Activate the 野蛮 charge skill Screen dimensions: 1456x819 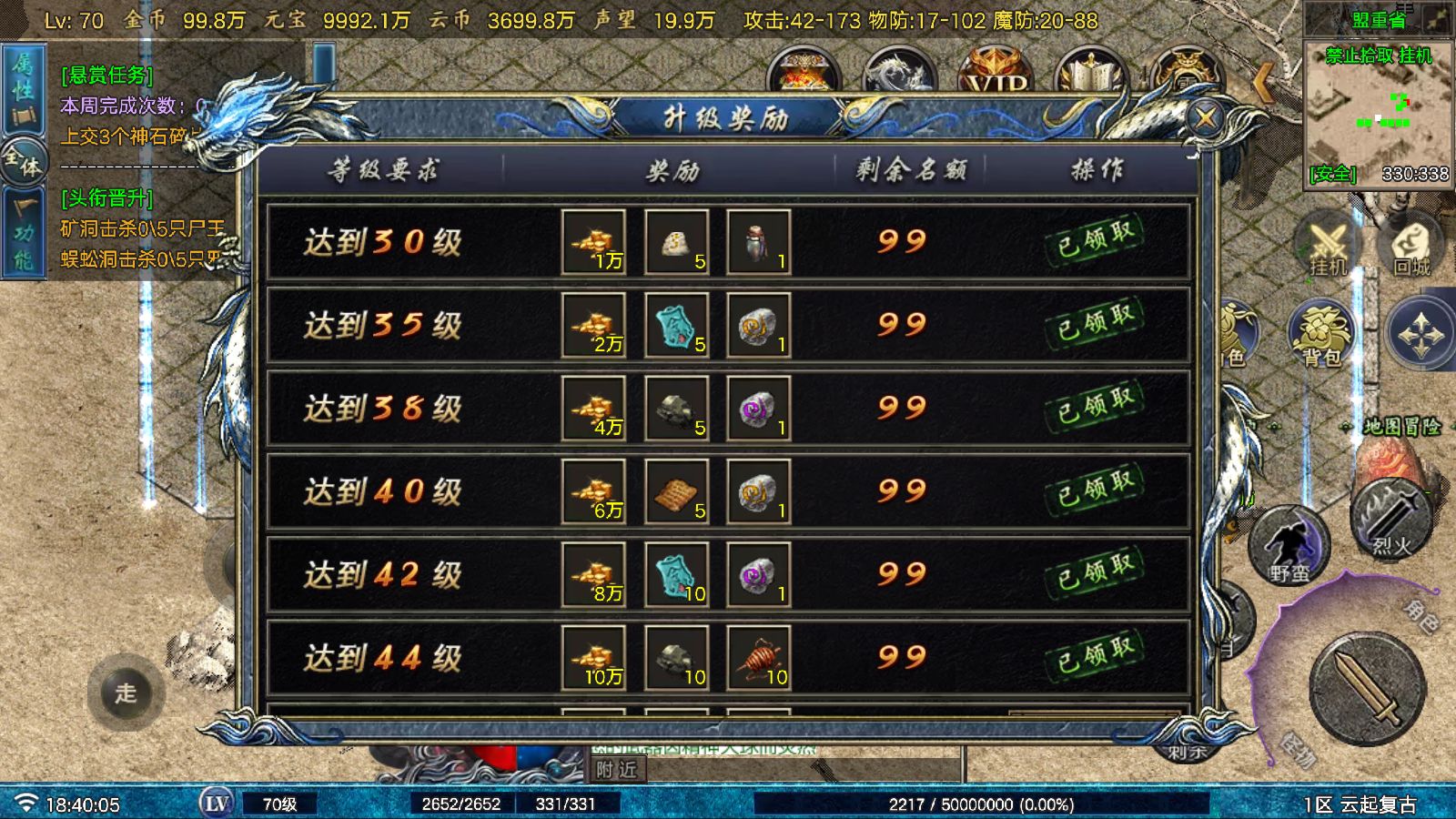pyautogui.click(x=1289, y=546)
